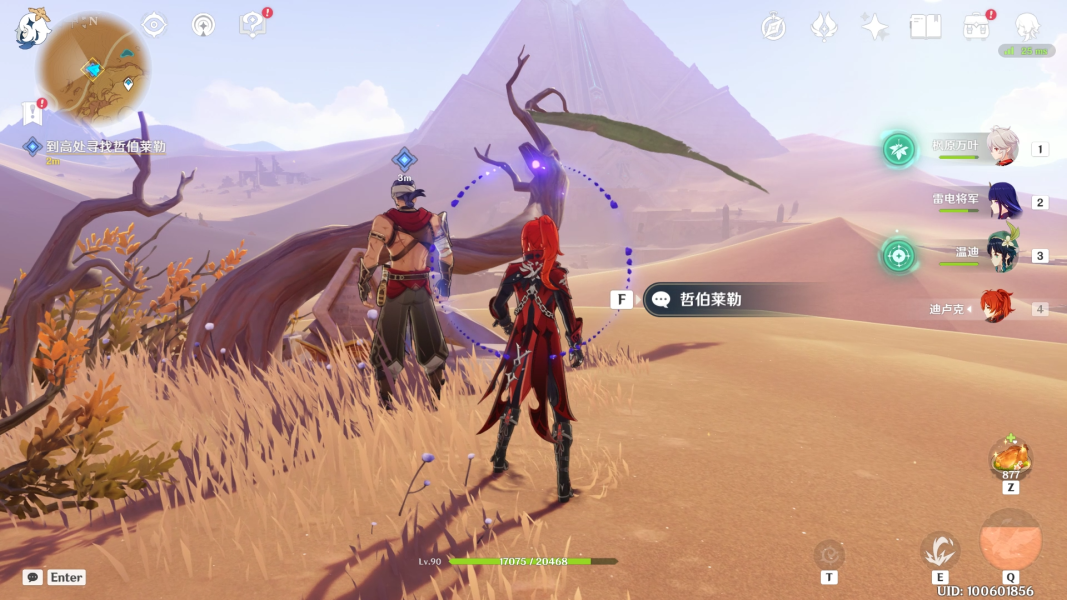Switch to party member 枫原万叶
The image size is (1067, 600).
1001,148
